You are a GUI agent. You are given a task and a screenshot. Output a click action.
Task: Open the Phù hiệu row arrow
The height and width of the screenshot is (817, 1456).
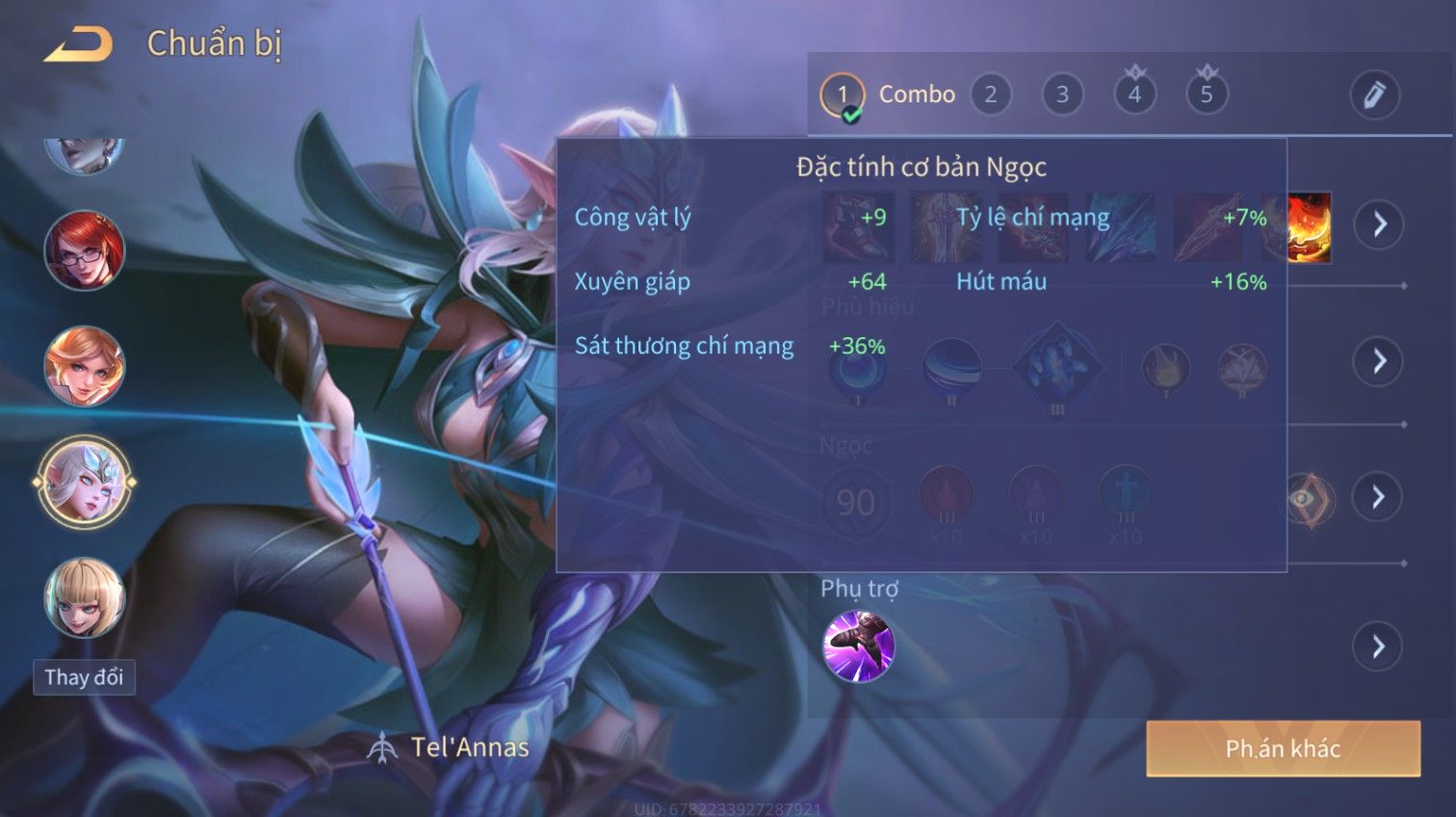pos(1379,361)
